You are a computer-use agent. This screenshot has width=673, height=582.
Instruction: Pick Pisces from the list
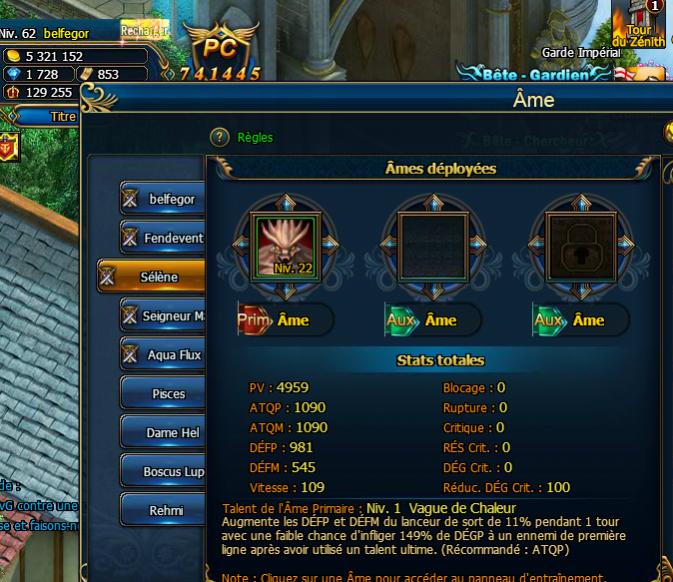pyautogui.click(x=164, y=394)
